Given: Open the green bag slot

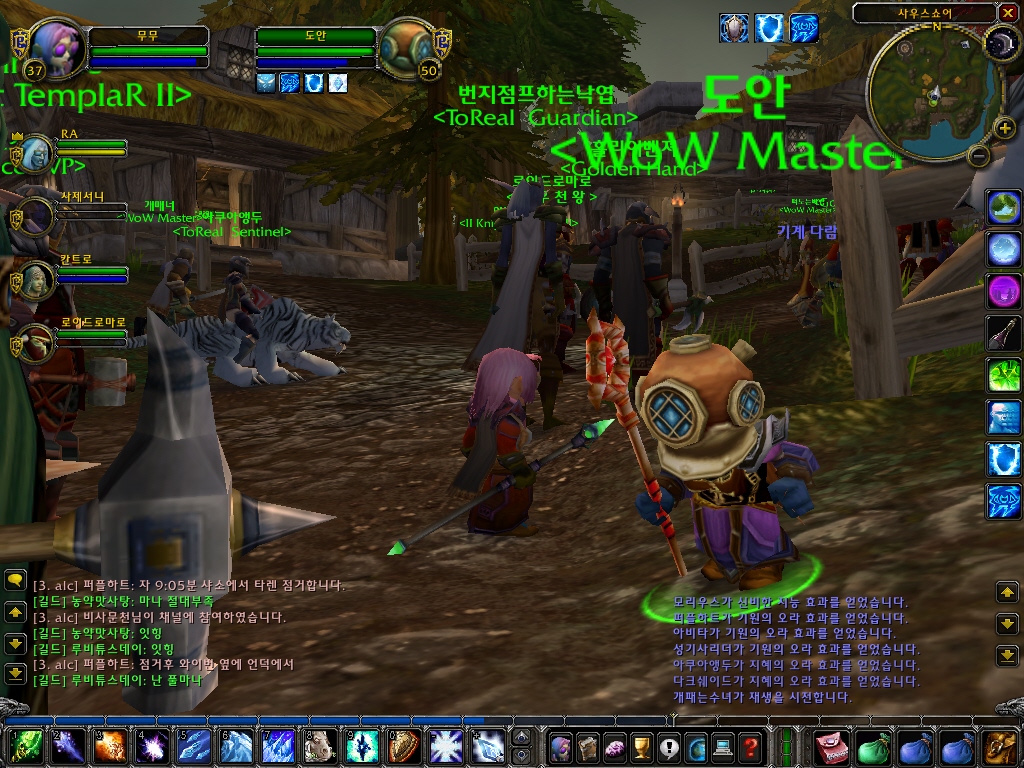Looking at the screenshot, I should point(875,746).
